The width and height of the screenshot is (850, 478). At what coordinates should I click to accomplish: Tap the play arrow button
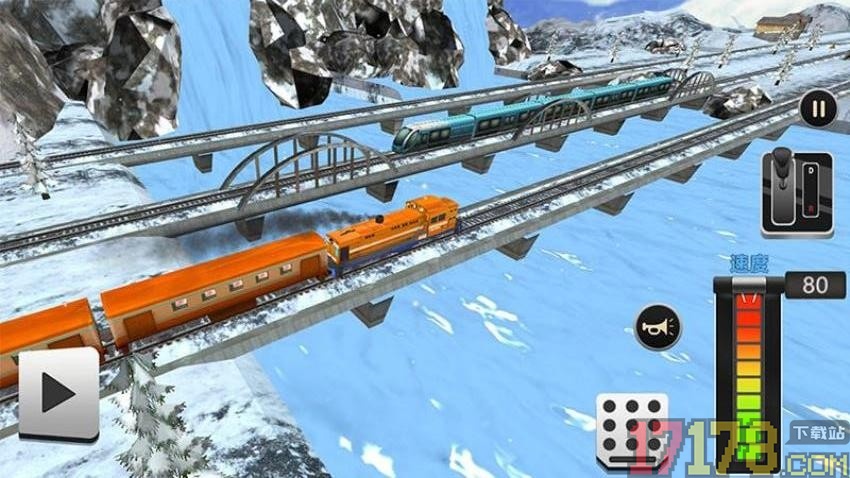(x=58, y=394)
